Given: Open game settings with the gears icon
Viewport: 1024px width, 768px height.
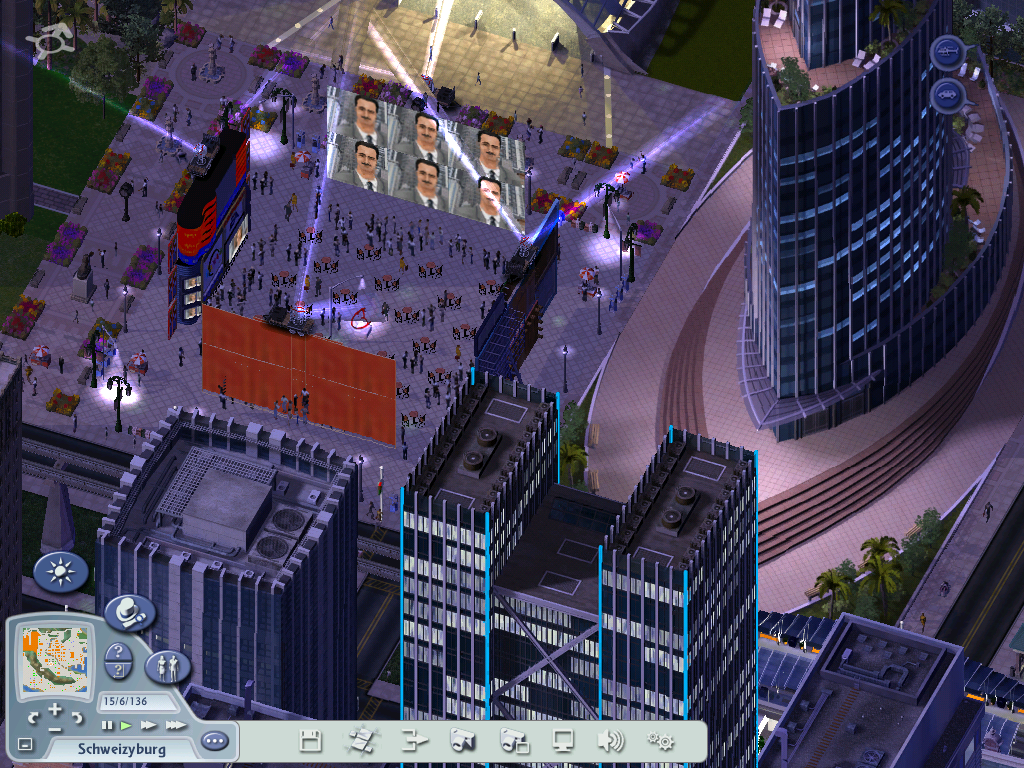Looking at the screenshot, I should [x=660, y=741].
